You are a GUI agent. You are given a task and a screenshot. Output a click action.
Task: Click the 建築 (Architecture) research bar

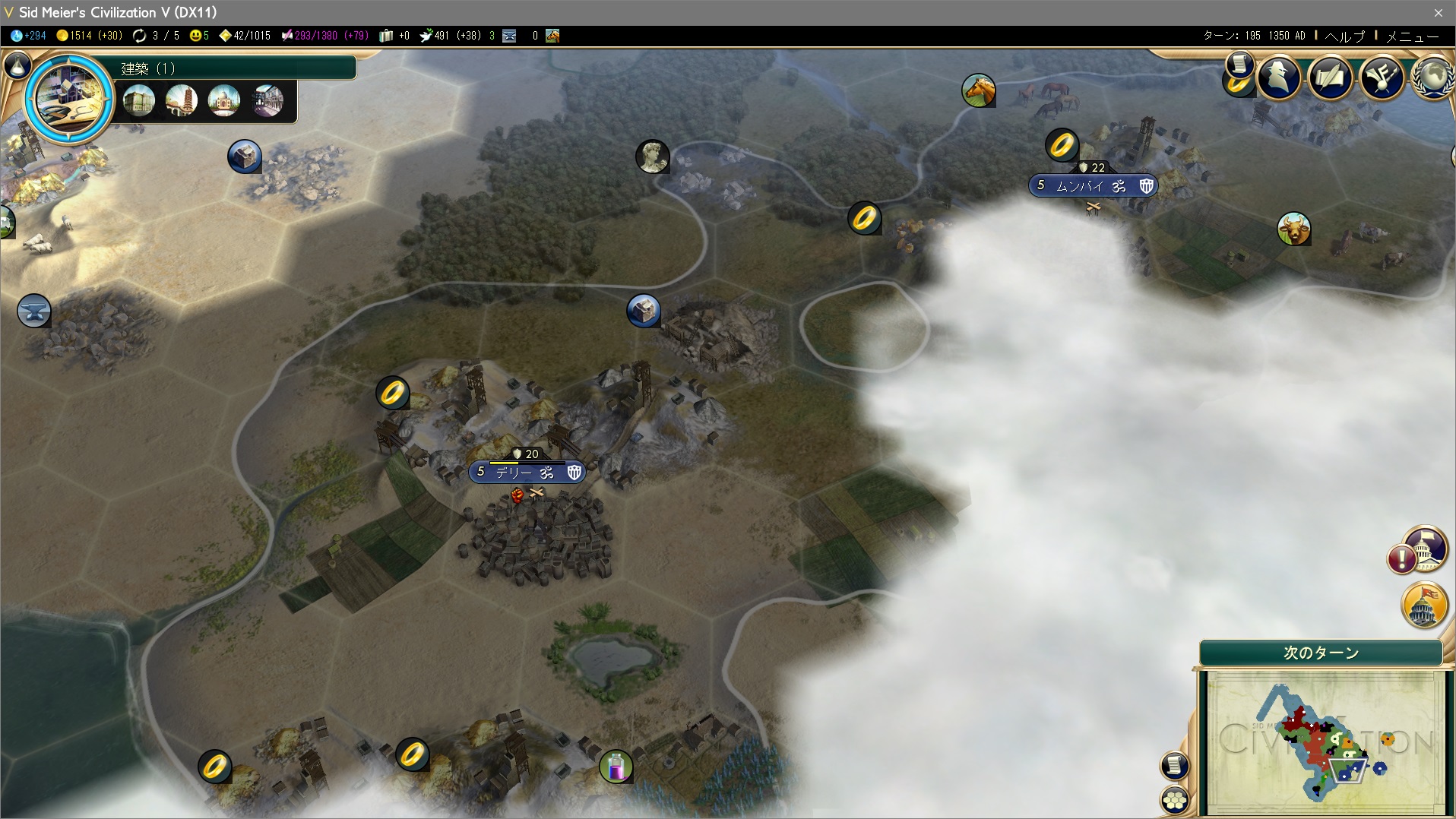pos(236,68)
